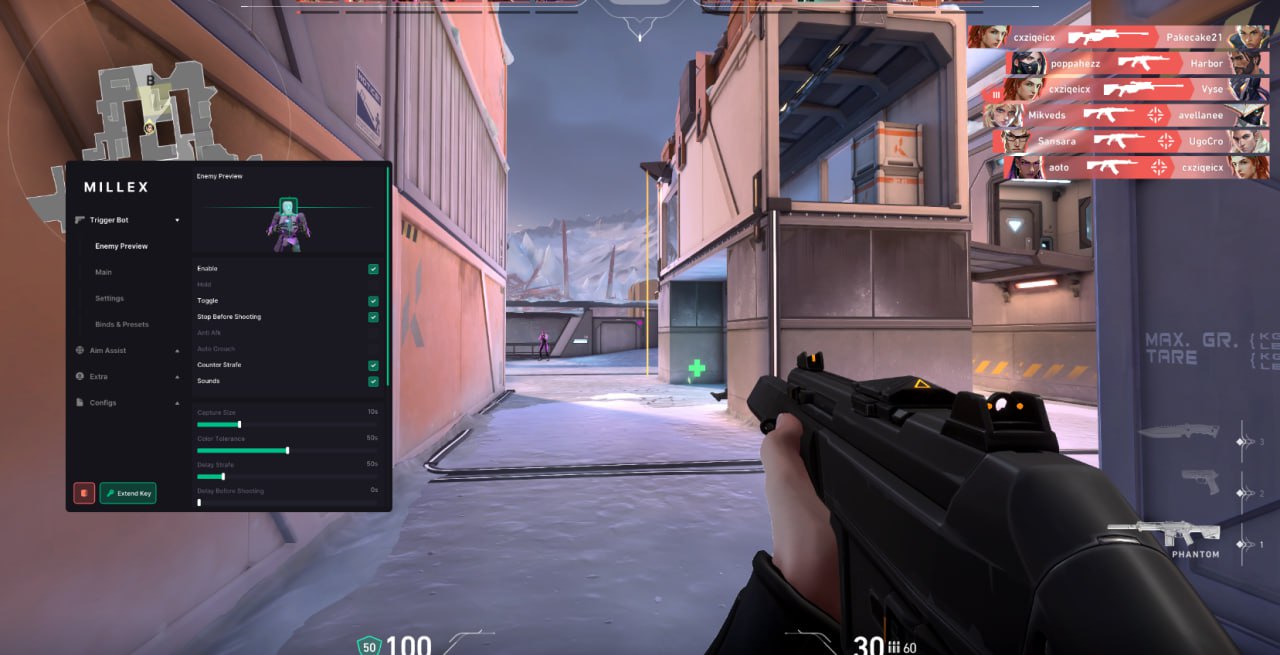Select the Enemy Preview menu entry
The image size is (1280, 655).
[122, 246]
